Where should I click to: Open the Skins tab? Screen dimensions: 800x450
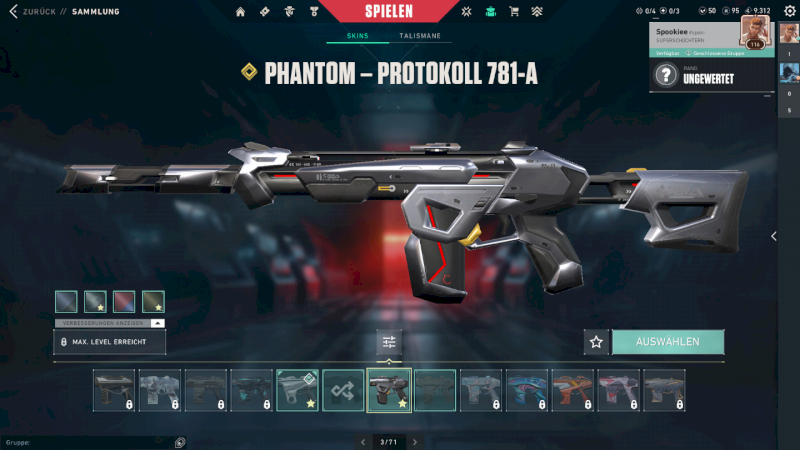[x=357, y=36]
